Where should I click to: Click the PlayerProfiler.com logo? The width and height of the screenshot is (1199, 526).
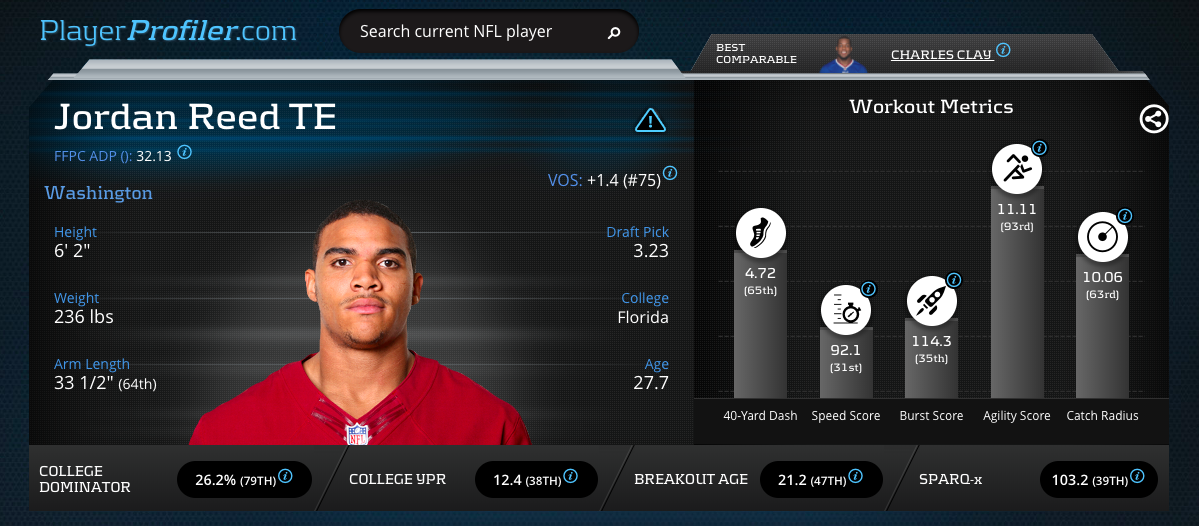168,31
